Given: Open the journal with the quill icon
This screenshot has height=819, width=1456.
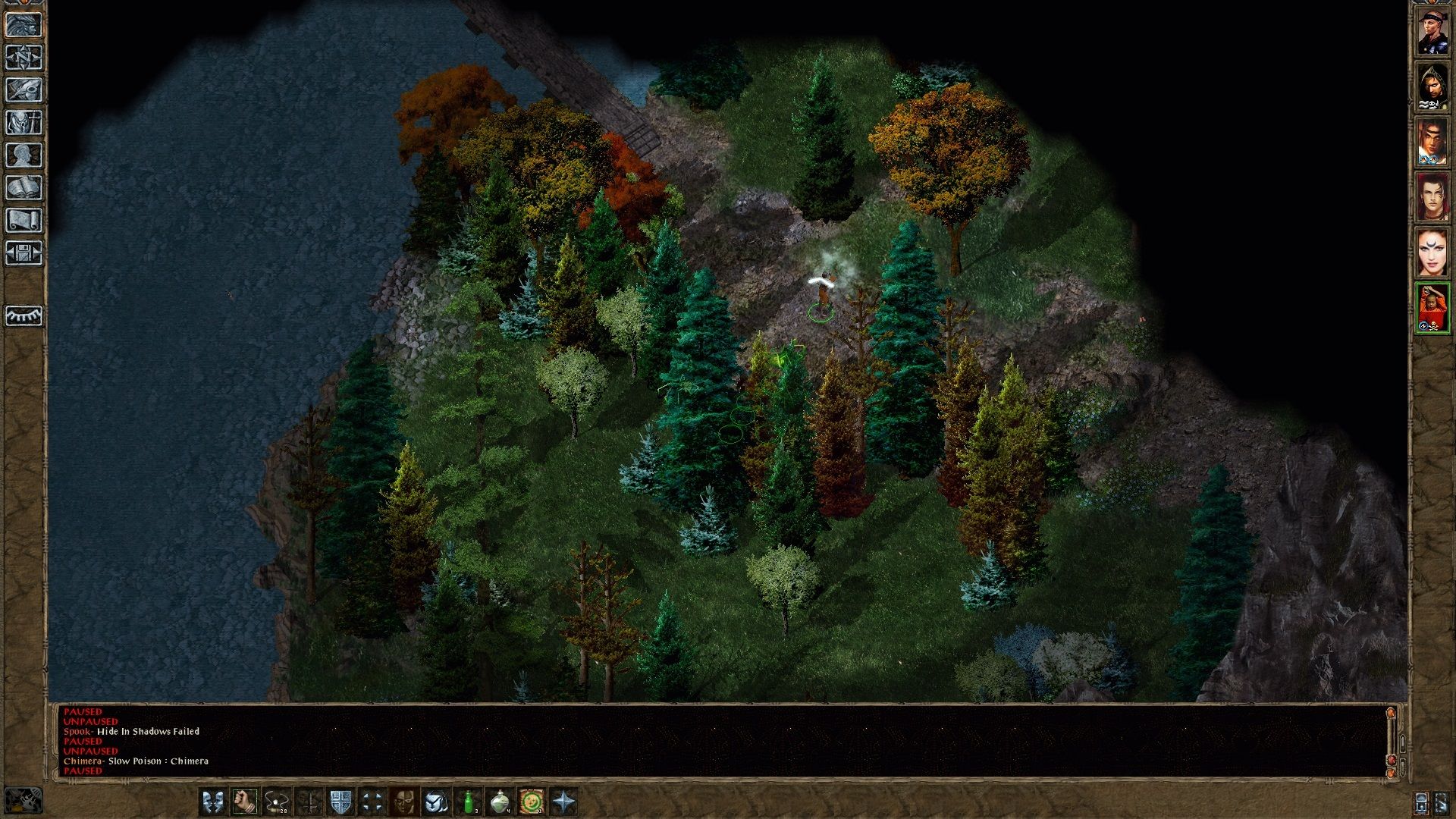Looking at the screenshot, I should click(x=24, y=90).
